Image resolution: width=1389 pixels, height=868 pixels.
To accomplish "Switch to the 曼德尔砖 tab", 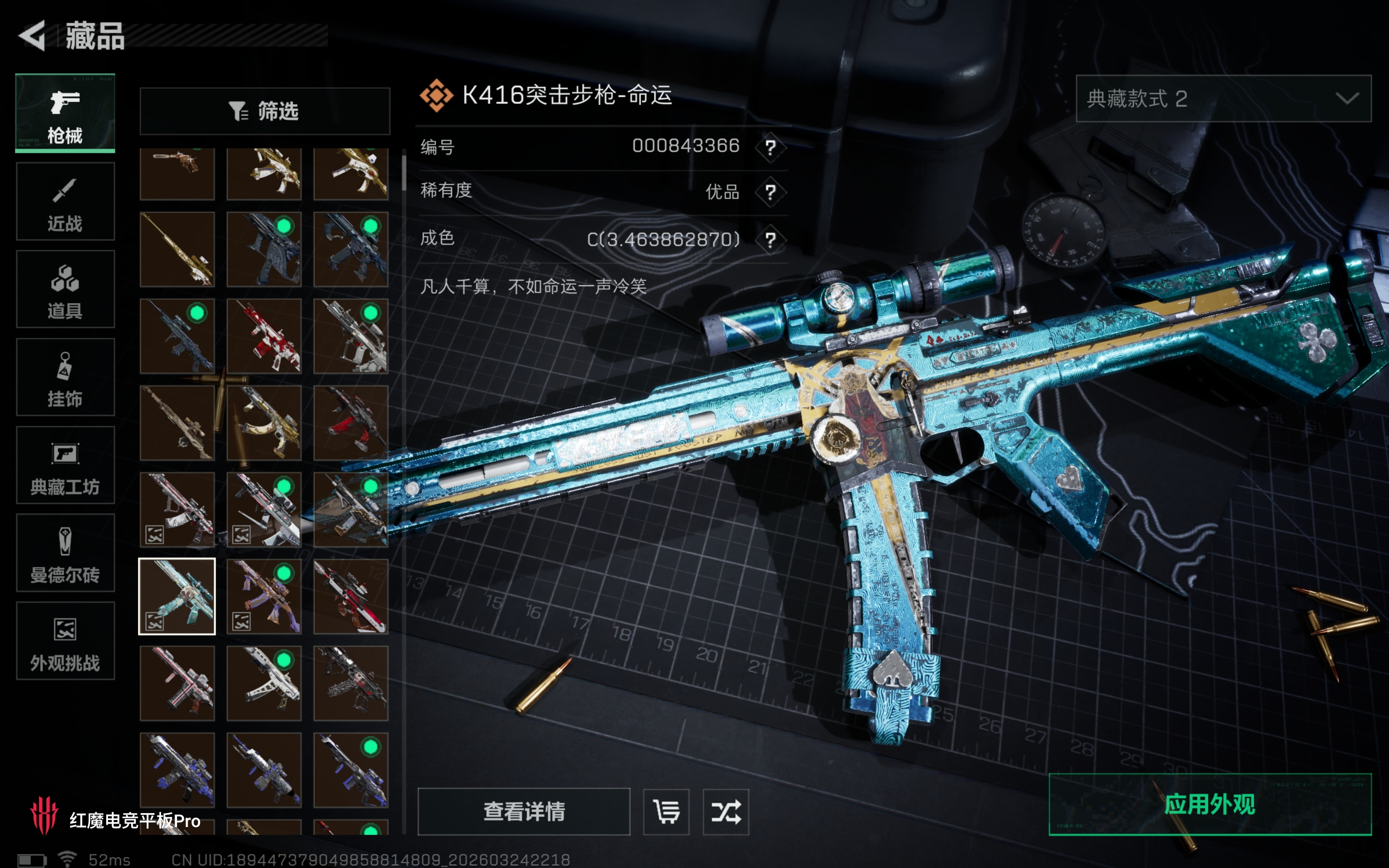I will pos(65,553).
